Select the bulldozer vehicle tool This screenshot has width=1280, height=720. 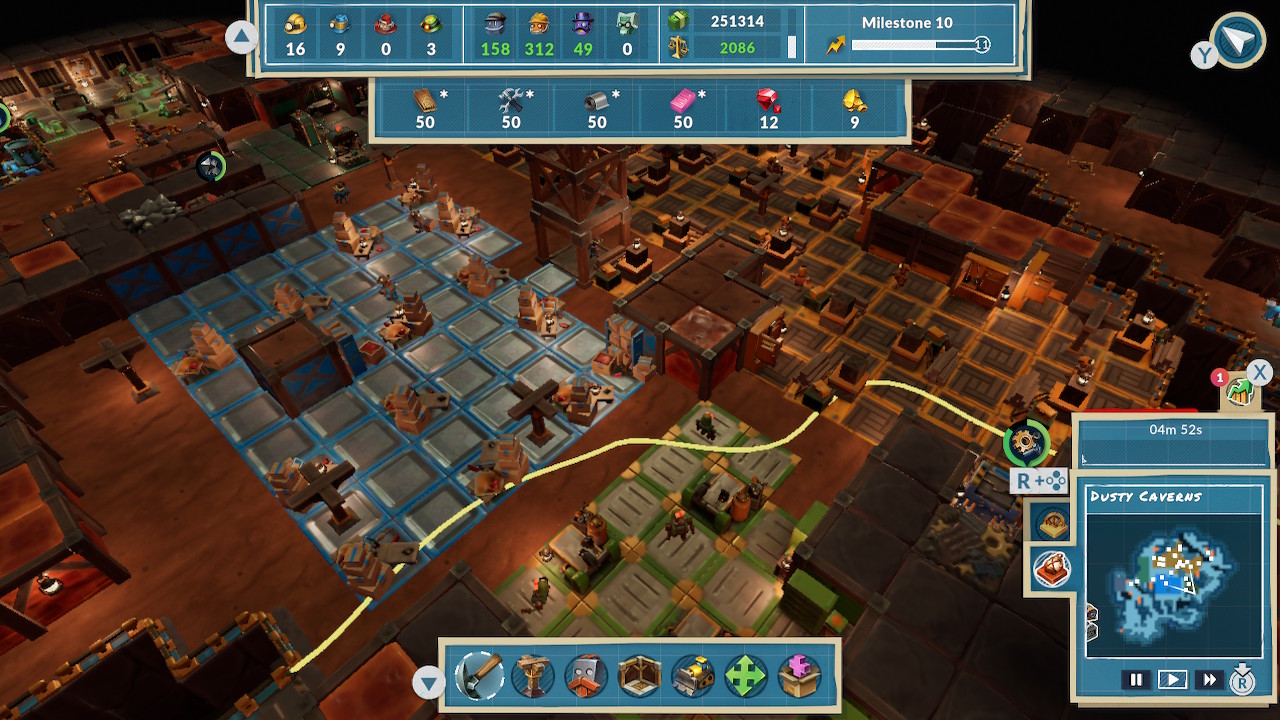(694, 675)
